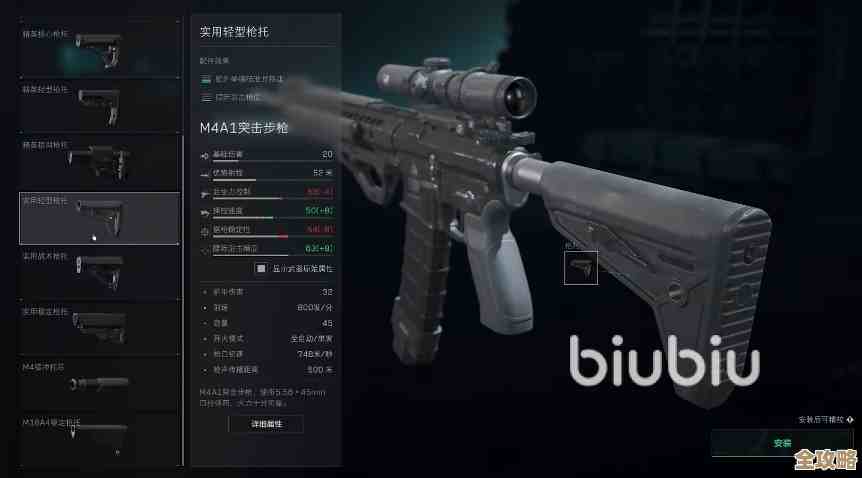Toggle the show initial weapon stats checkbox

click(261, 268)
